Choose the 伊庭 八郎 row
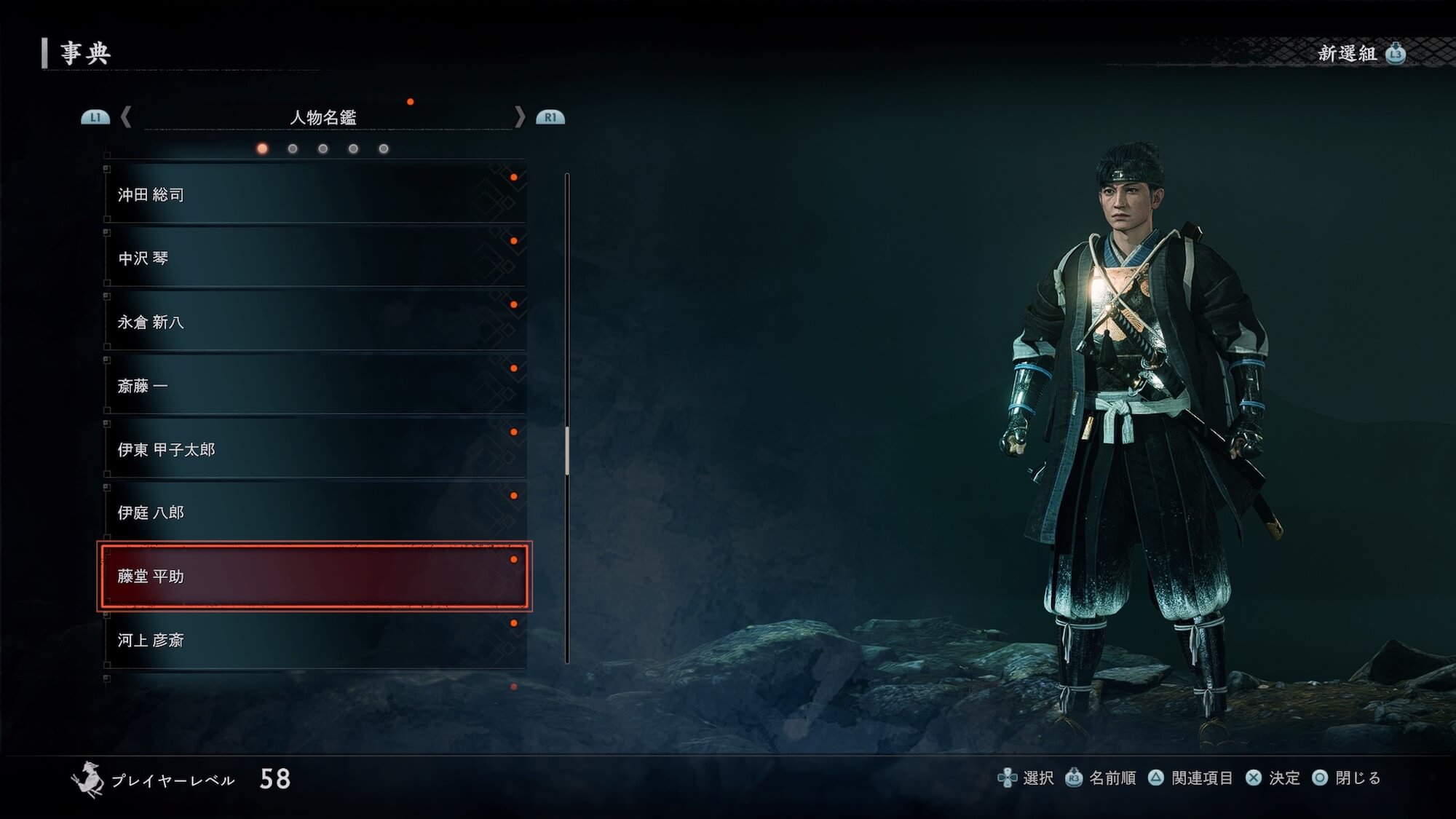1456x819 pixels. (x=314, y=513)
